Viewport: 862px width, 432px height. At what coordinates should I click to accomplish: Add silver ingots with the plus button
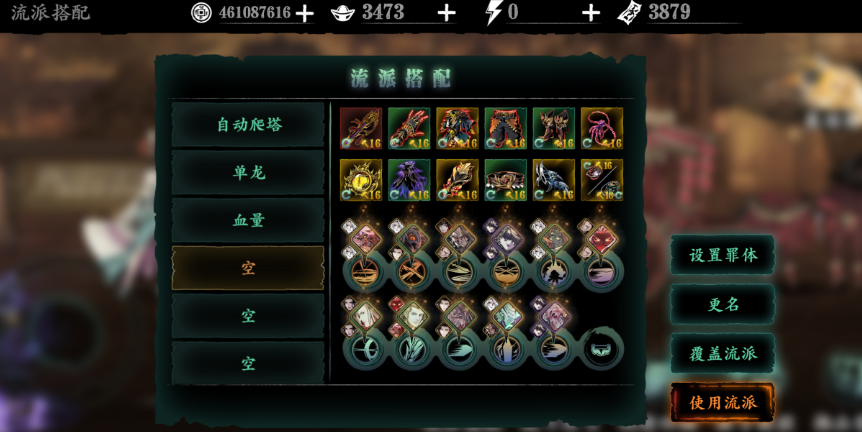pyautogui.click(x=447, y=13)
